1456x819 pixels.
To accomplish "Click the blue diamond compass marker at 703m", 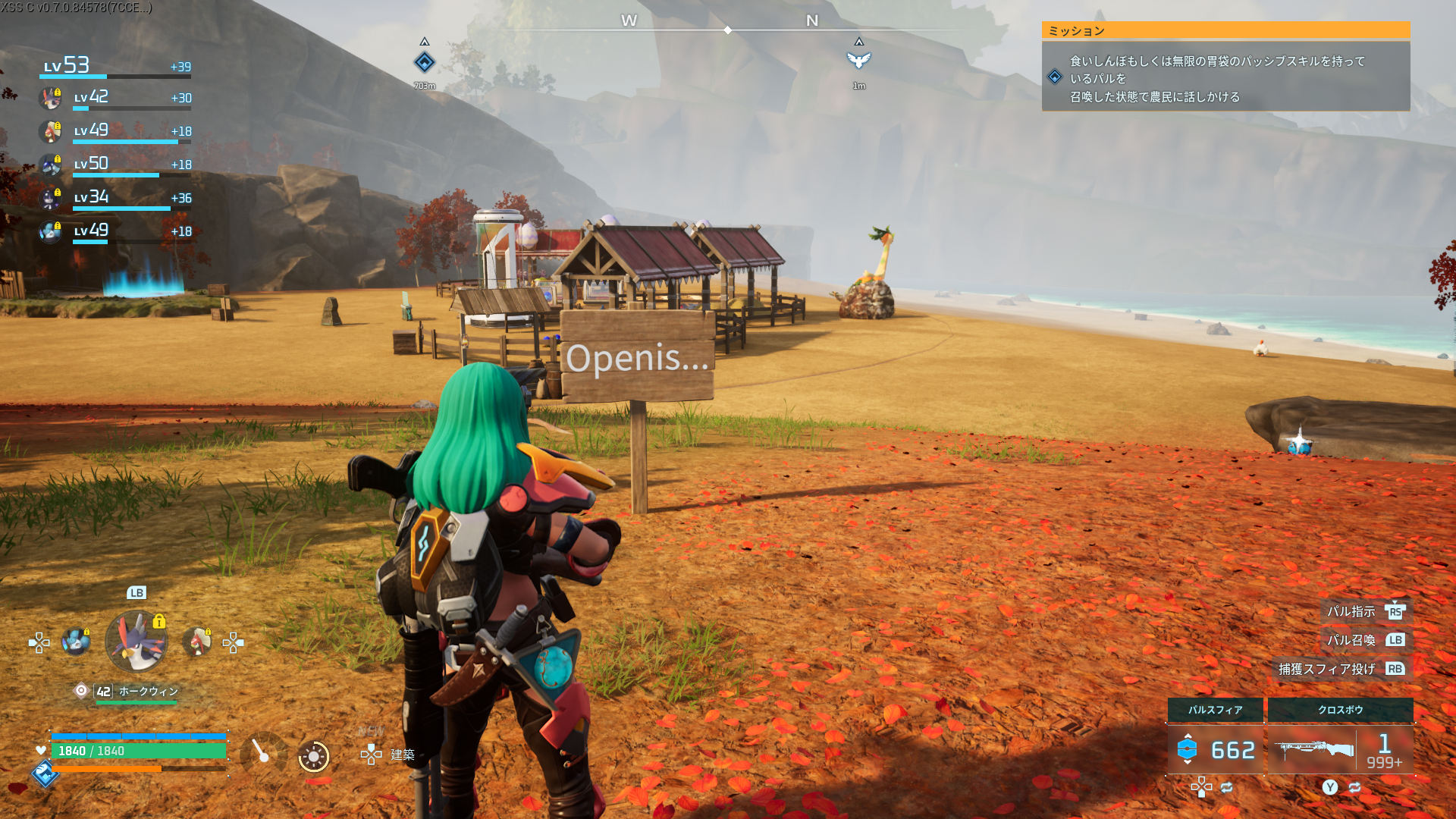I will [425, 62].
